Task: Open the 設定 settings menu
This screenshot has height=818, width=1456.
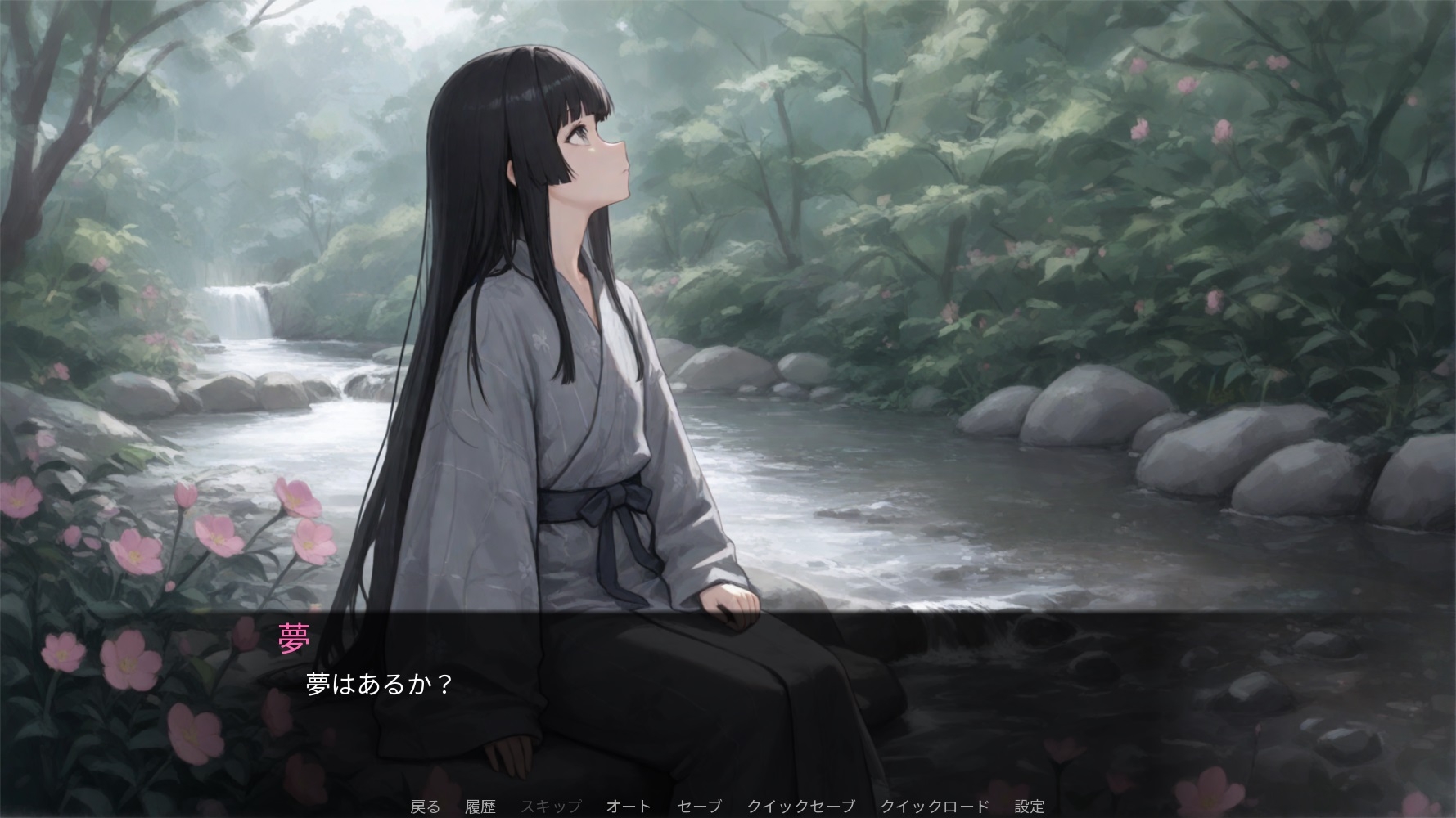Action: [x=1030, y=807]
